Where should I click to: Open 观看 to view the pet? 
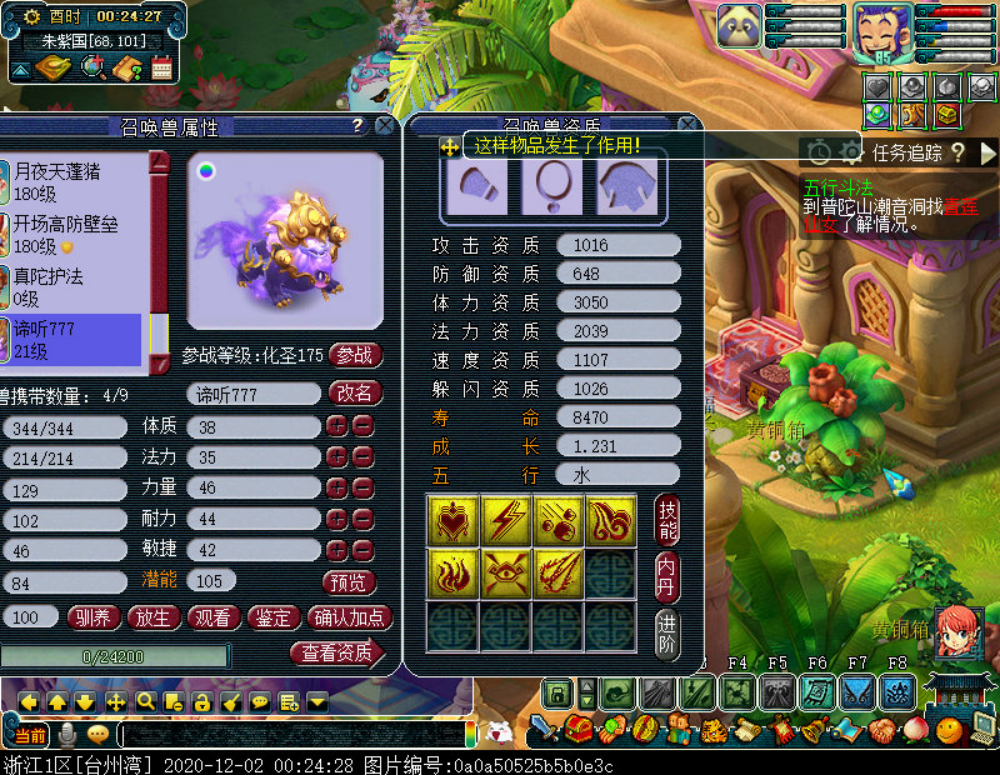click(212, 618)
